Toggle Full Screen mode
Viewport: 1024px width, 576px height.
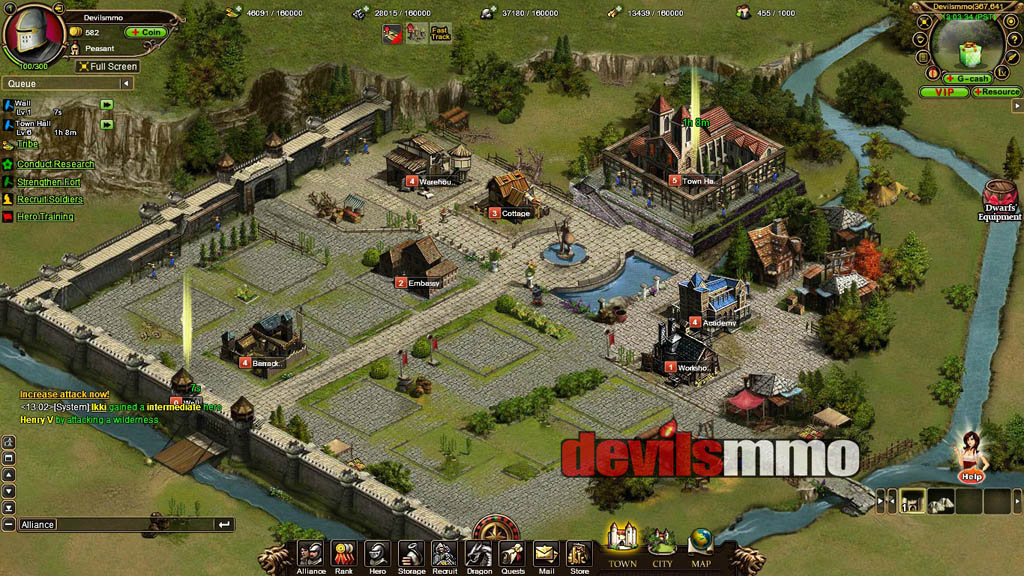[107, 67]
